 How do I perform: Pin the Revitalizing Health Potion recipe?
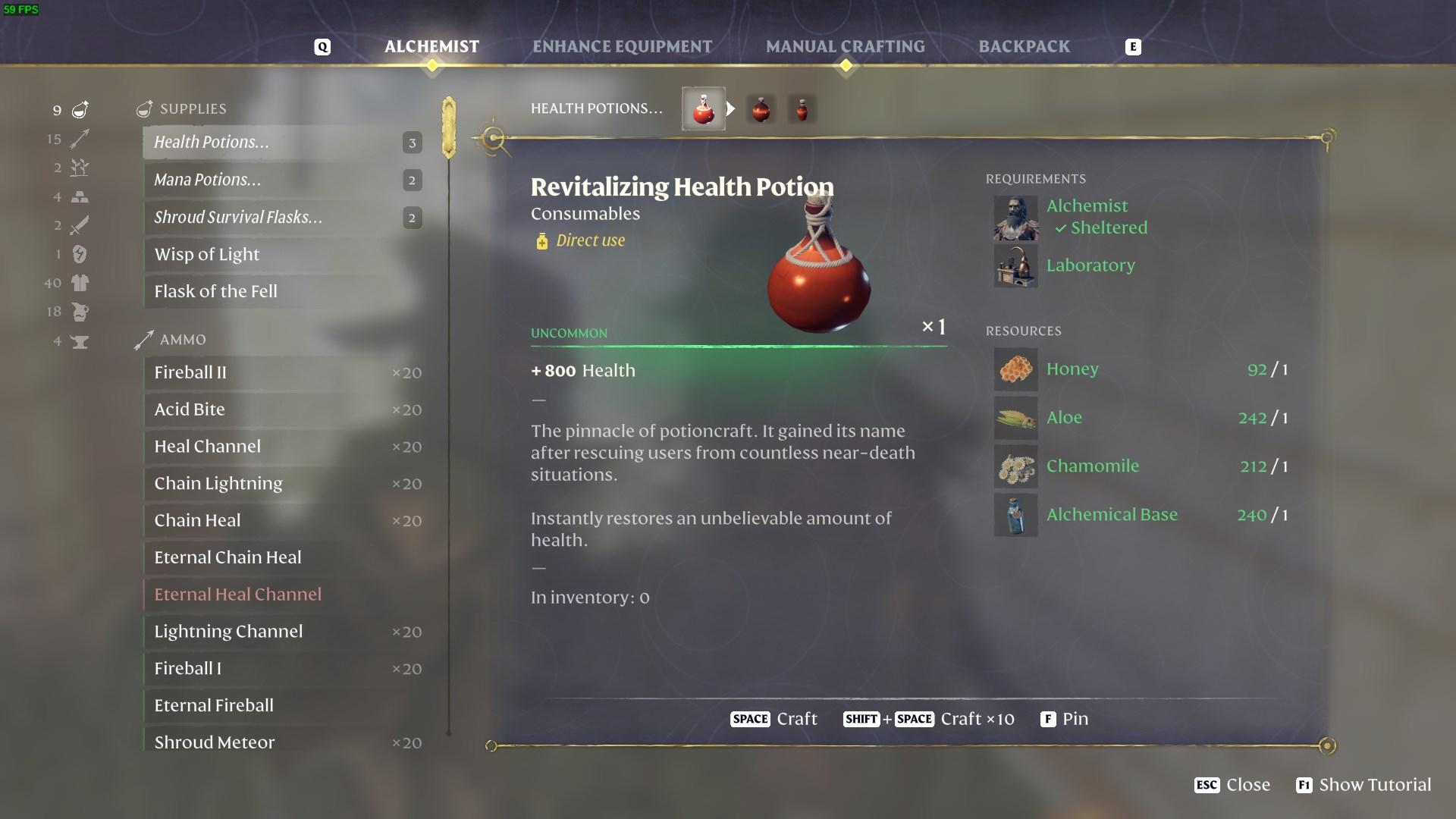click(x=1065, y=719)
